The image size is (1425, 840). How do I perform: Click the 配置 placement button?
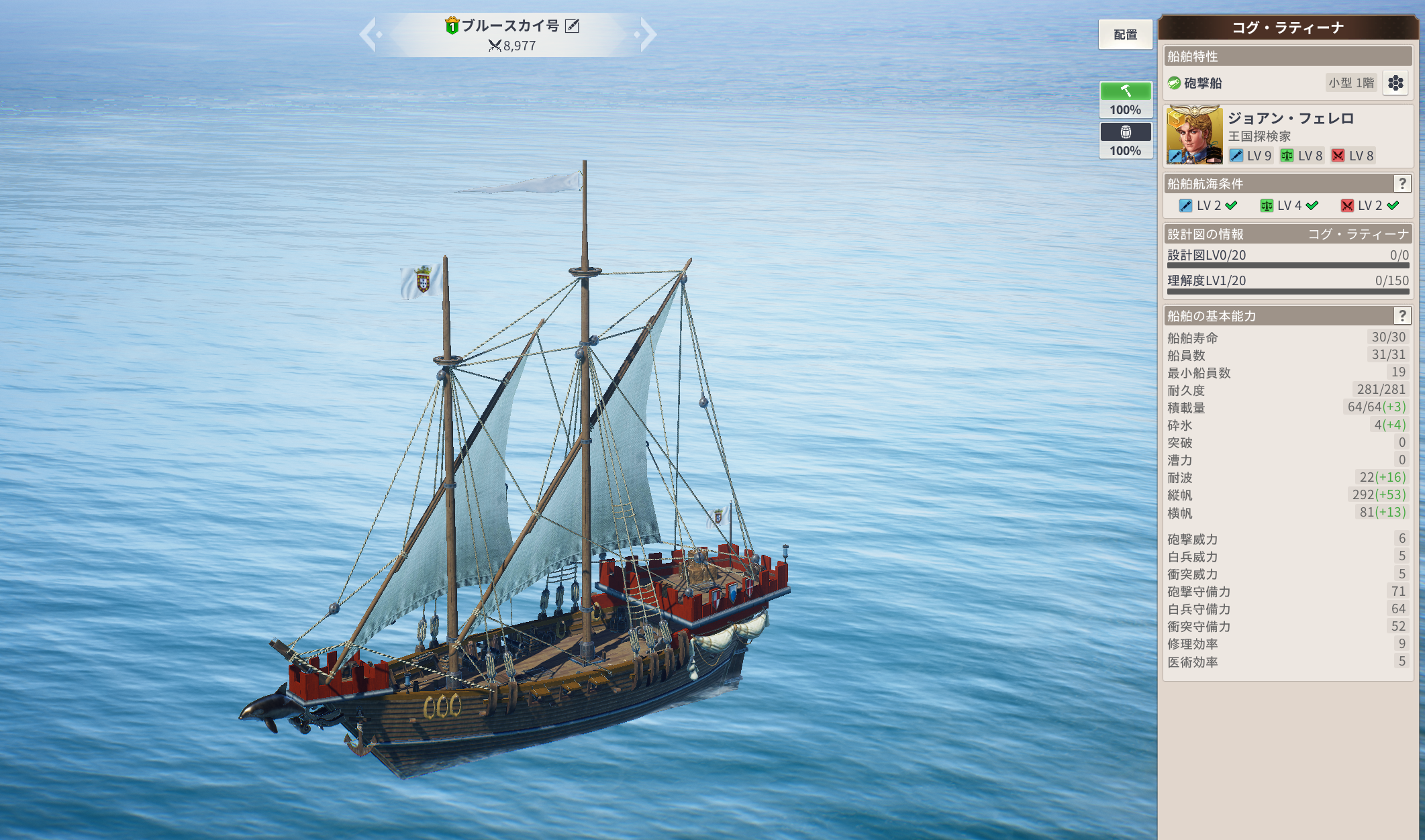coord(1125,35)
